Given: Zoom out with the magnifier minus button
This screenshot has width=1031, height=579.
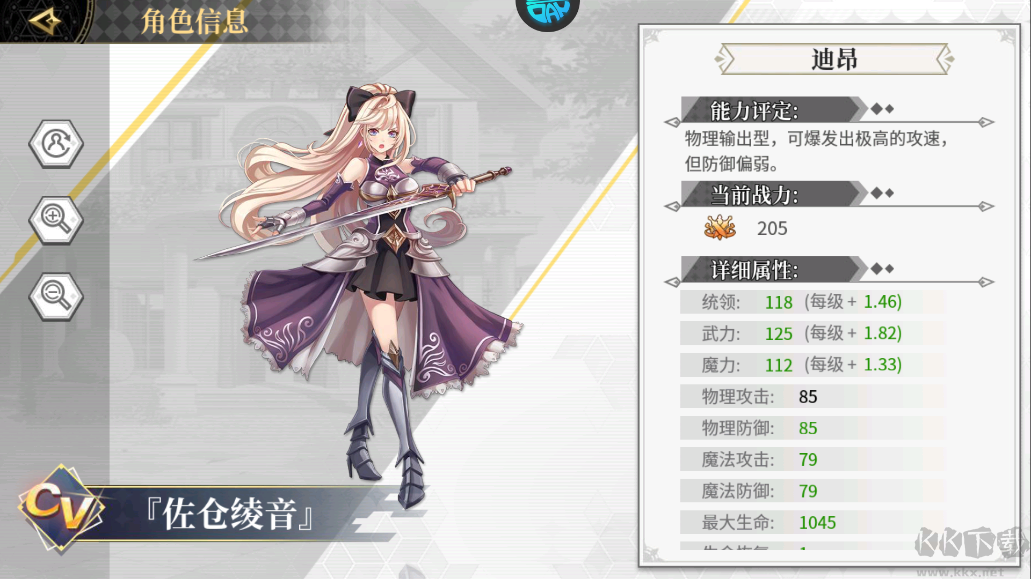Looking at the screenshot, I should tap(56, 292).
